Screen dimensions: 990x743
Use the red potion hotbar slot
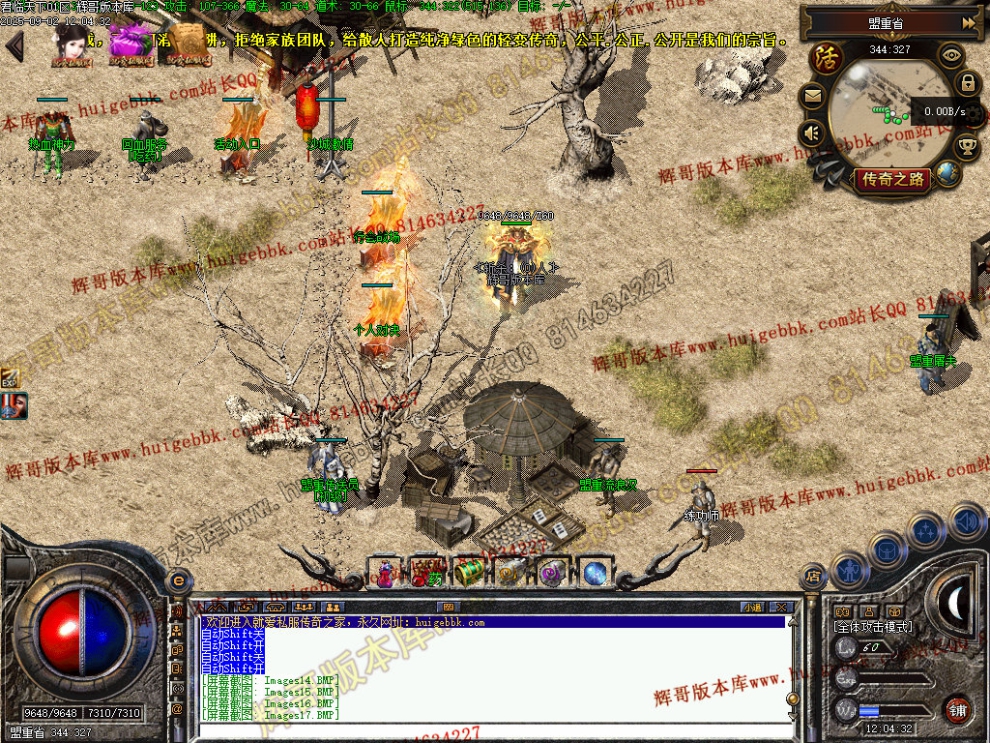385,572
